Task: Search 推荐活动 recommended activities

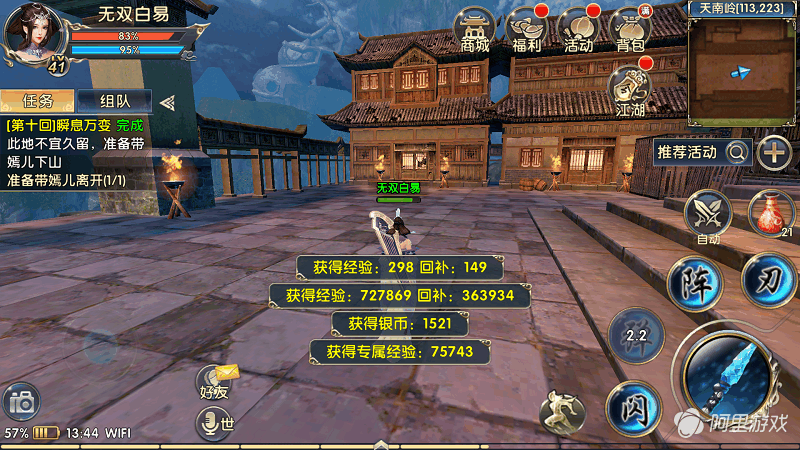Action: [701, 152]
